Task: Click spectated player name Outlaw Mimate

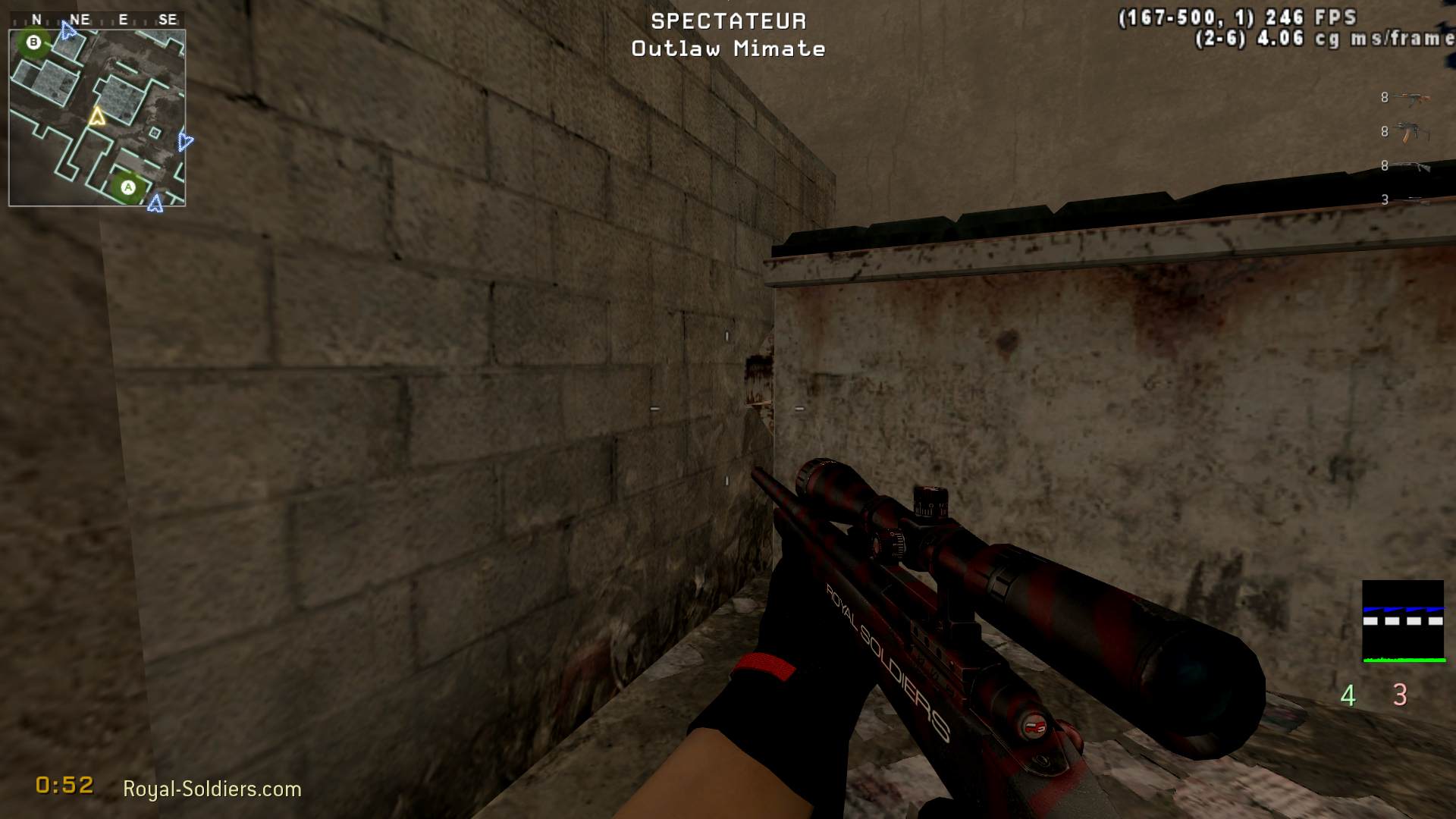Action: [728, 49]
